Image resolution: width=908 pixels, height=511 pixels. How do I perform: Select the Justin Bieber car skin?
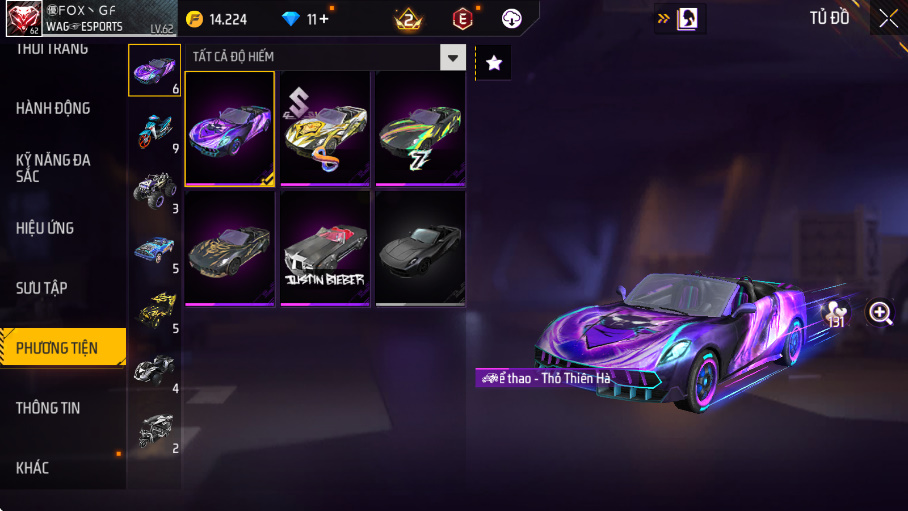click(325, 248)
